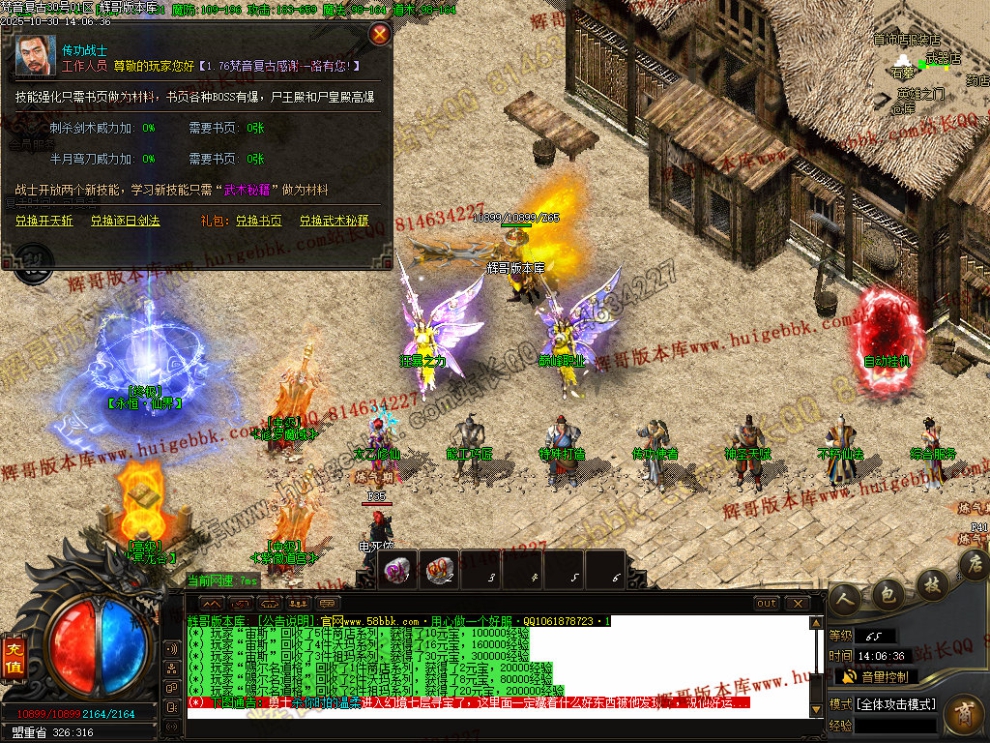Select the 兑换逐日剑法 dialogue option
Screen dimensions: 990x743
tap(125, 221)
